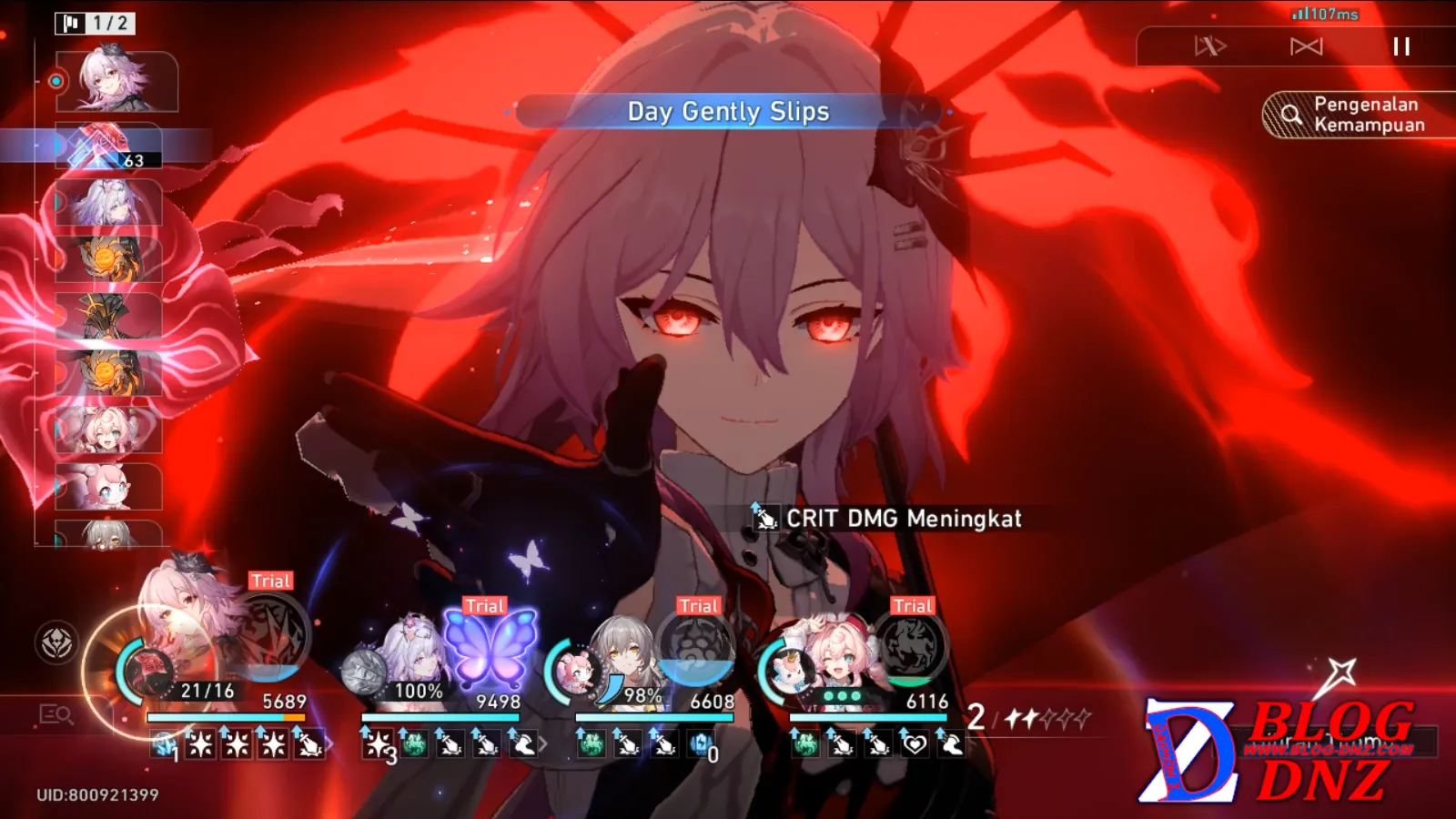Toggle battle speed-up arrows icon
The width and height of the screenshot is (1456, 819).
(1210, 46)
